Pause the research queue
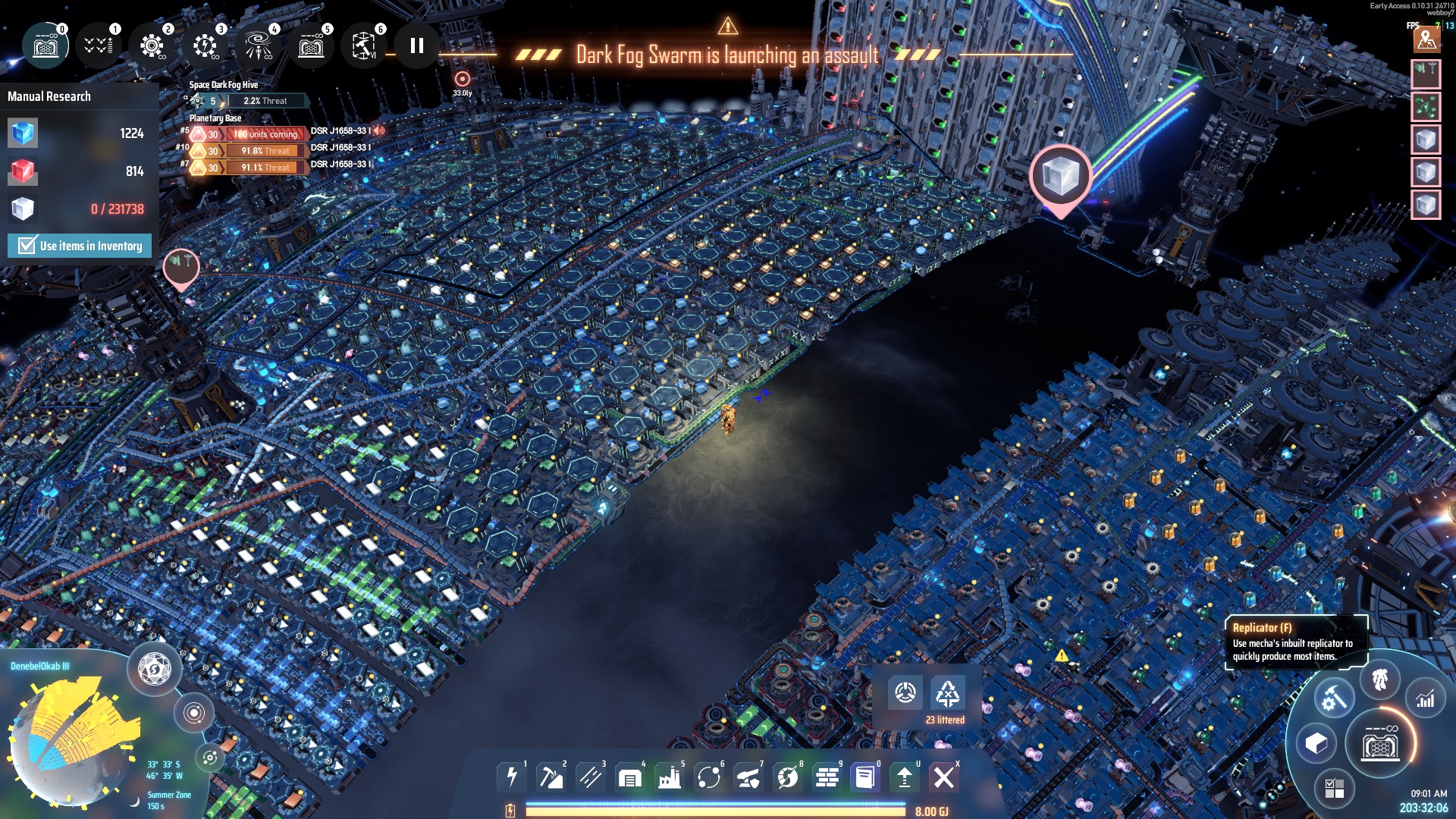The height and width of the screenshot is (819, 1456). [x=416, y=46]
